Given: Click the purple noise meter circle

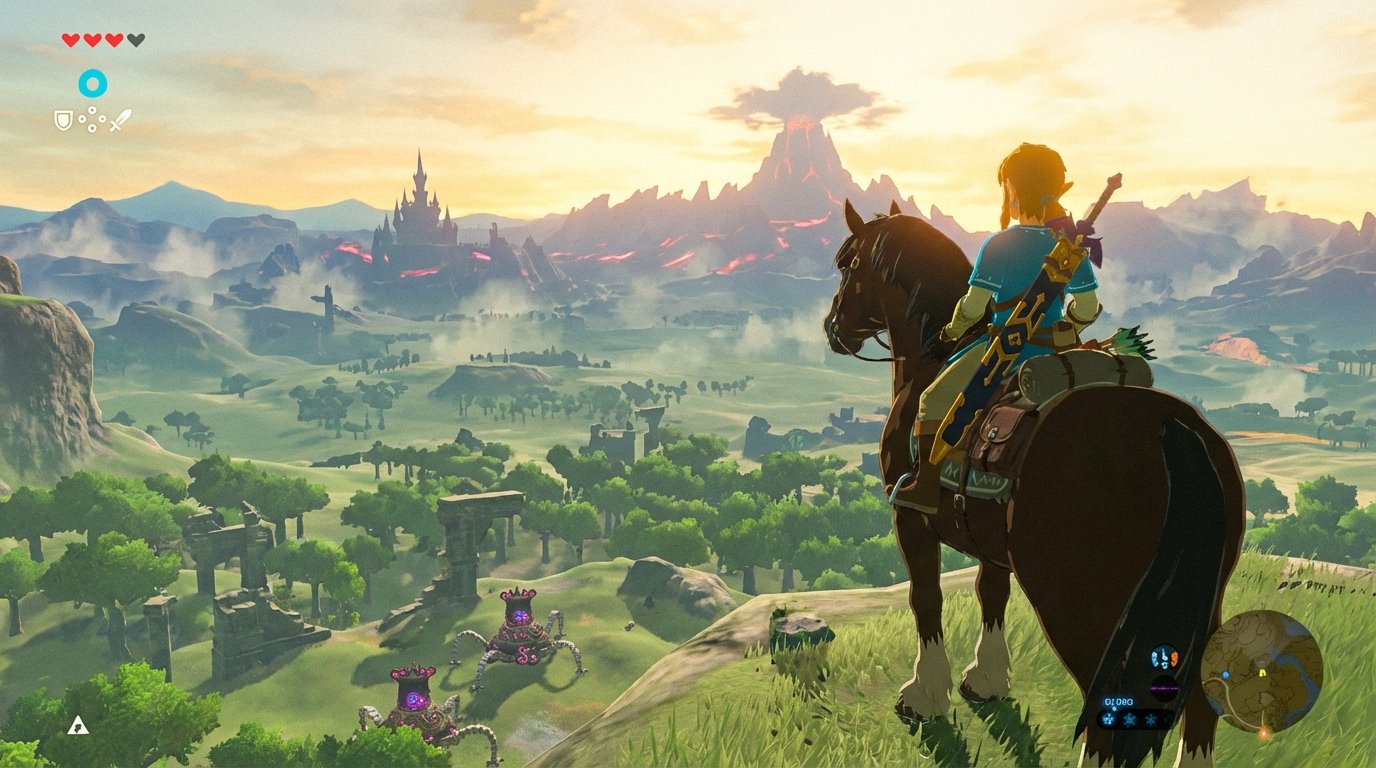Looking at the screenshot, I should pos(1165,687).
